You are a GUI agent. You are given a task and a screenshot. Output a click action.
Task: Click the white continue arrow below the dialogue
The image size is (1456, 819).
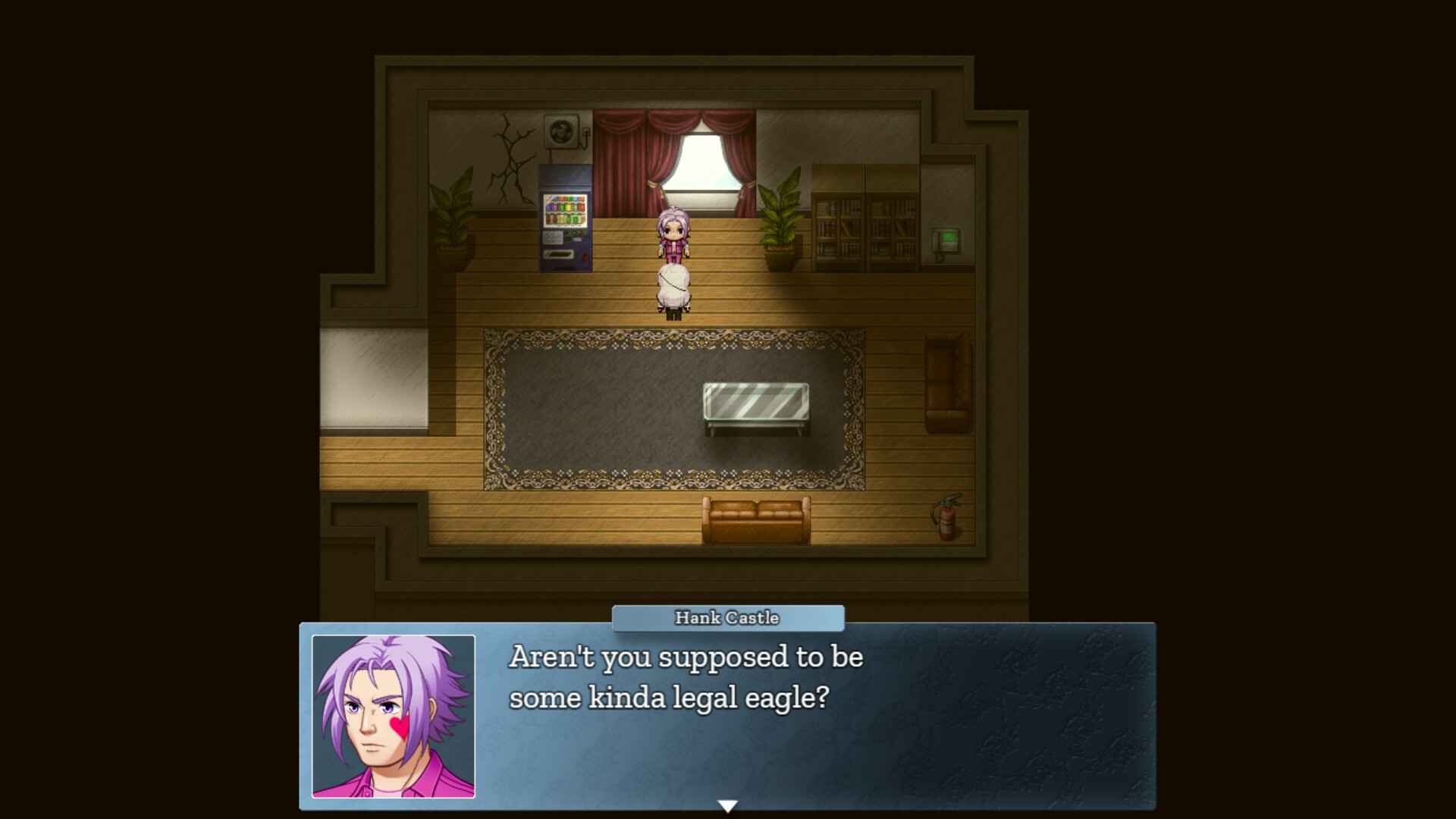[x=727, y=805]
